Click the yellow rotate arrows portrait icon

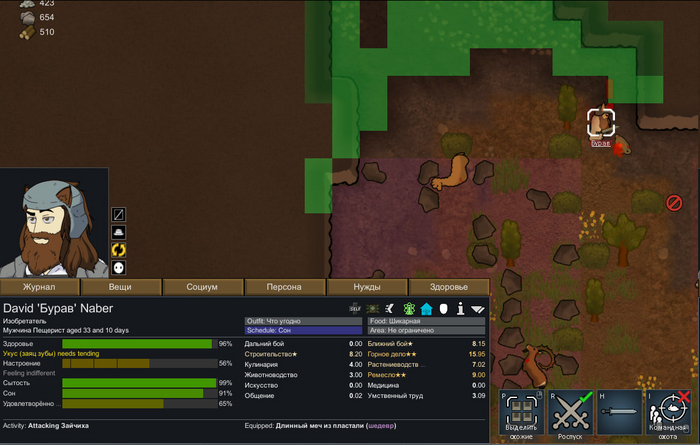(118, 250)
